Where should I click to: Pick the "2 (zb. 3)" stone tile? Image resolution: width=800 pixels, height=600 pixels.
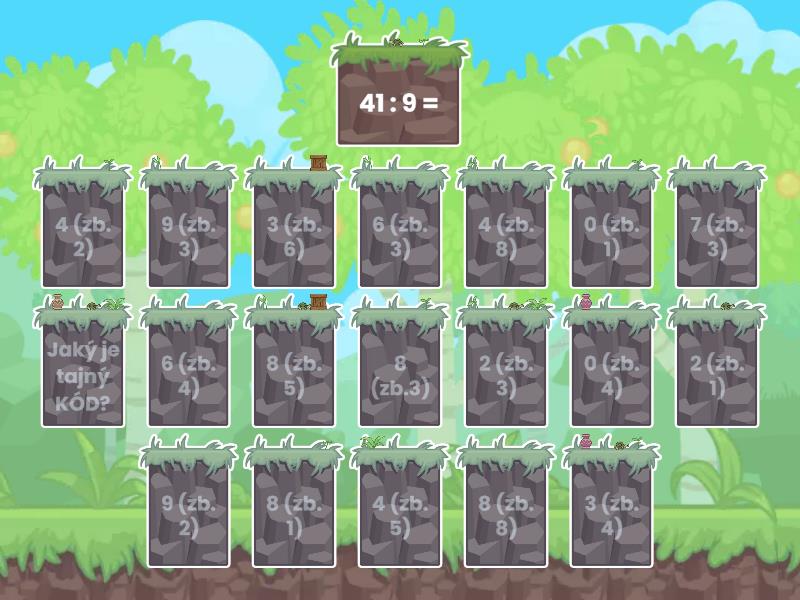pos(506,376)
